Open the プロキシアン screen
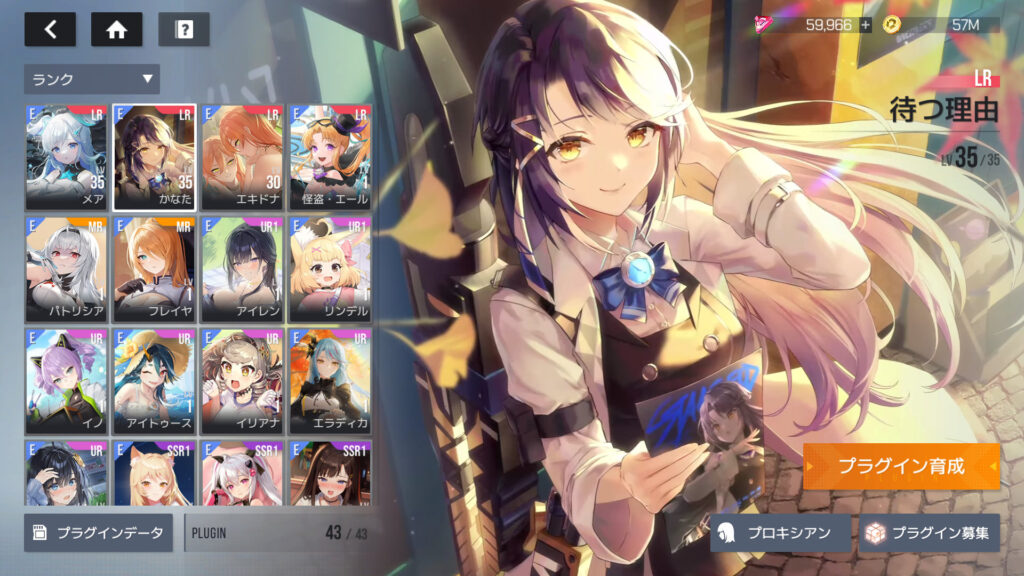This screenshot has height=576, width=1024. click(781, 533)
